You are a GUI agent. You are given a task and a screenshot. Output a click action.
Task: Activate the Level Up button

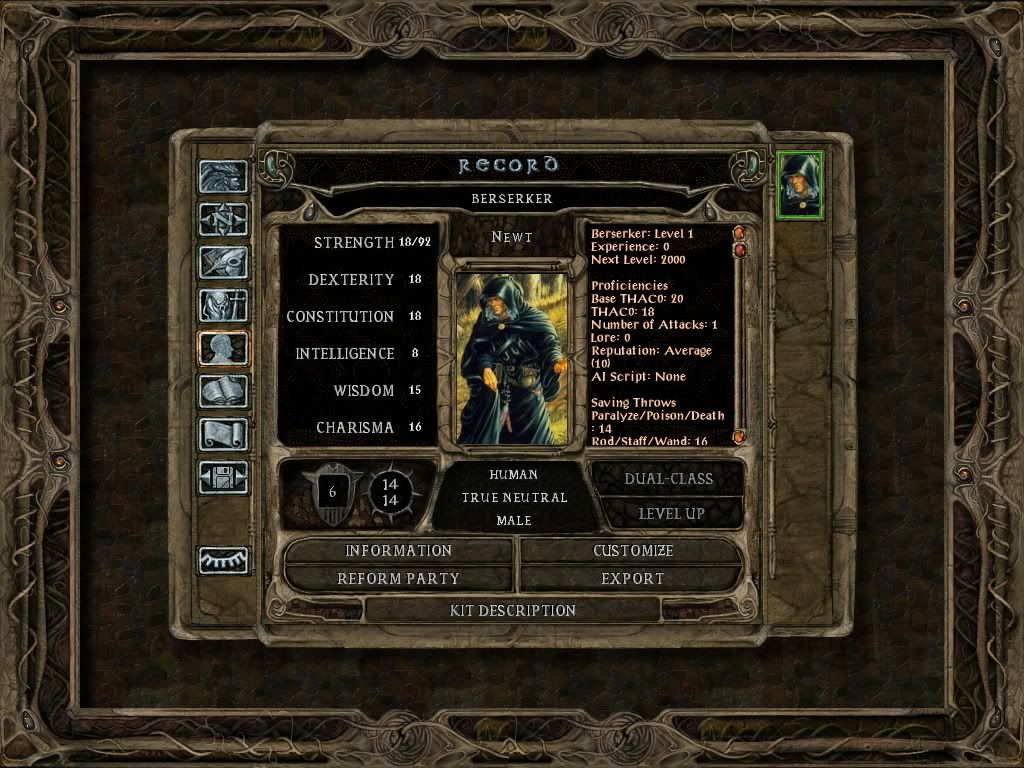(x=668, y=514)
